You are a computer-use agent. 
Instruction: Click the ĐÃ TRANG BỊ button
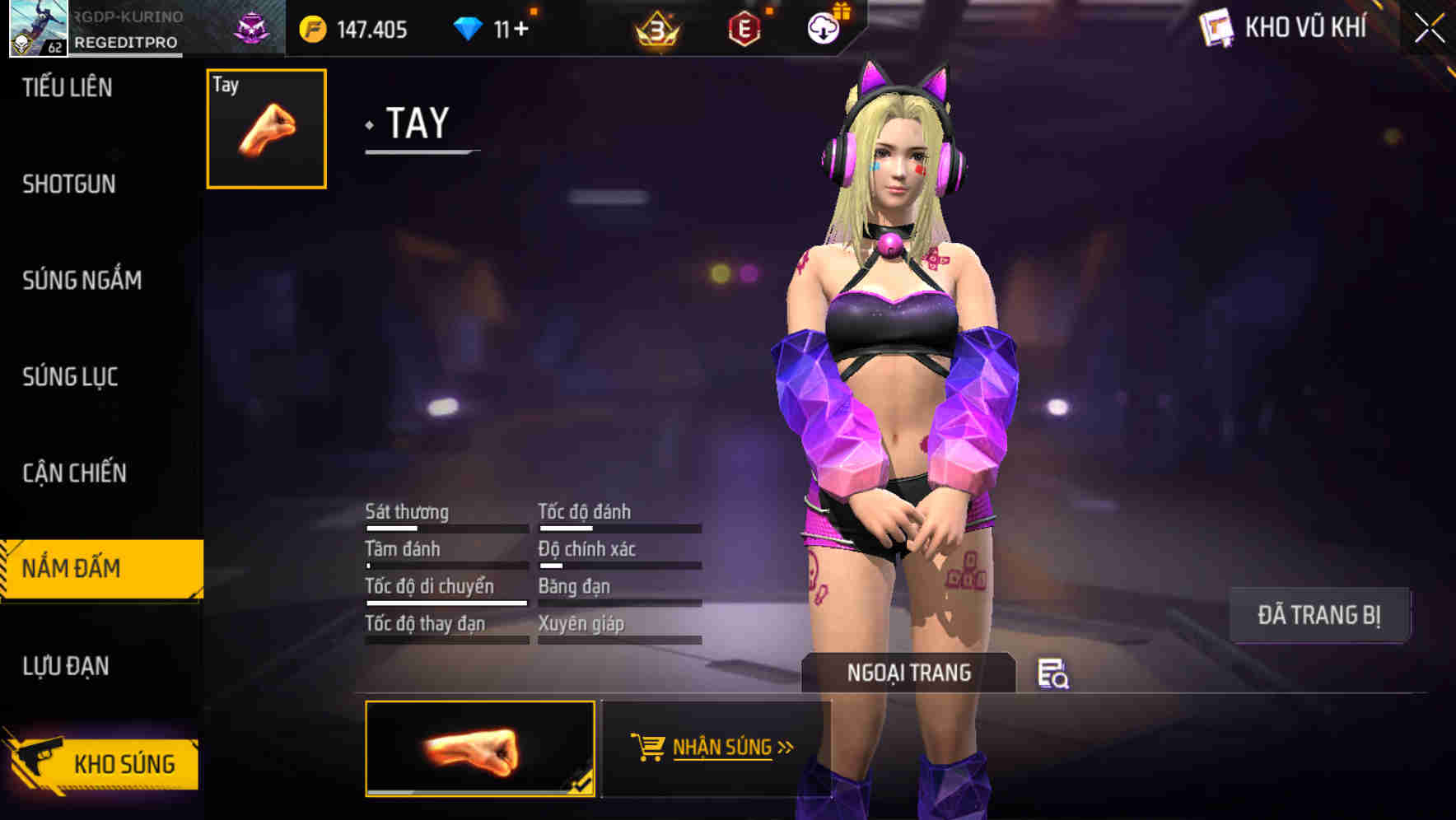(x=1319, y=614)
